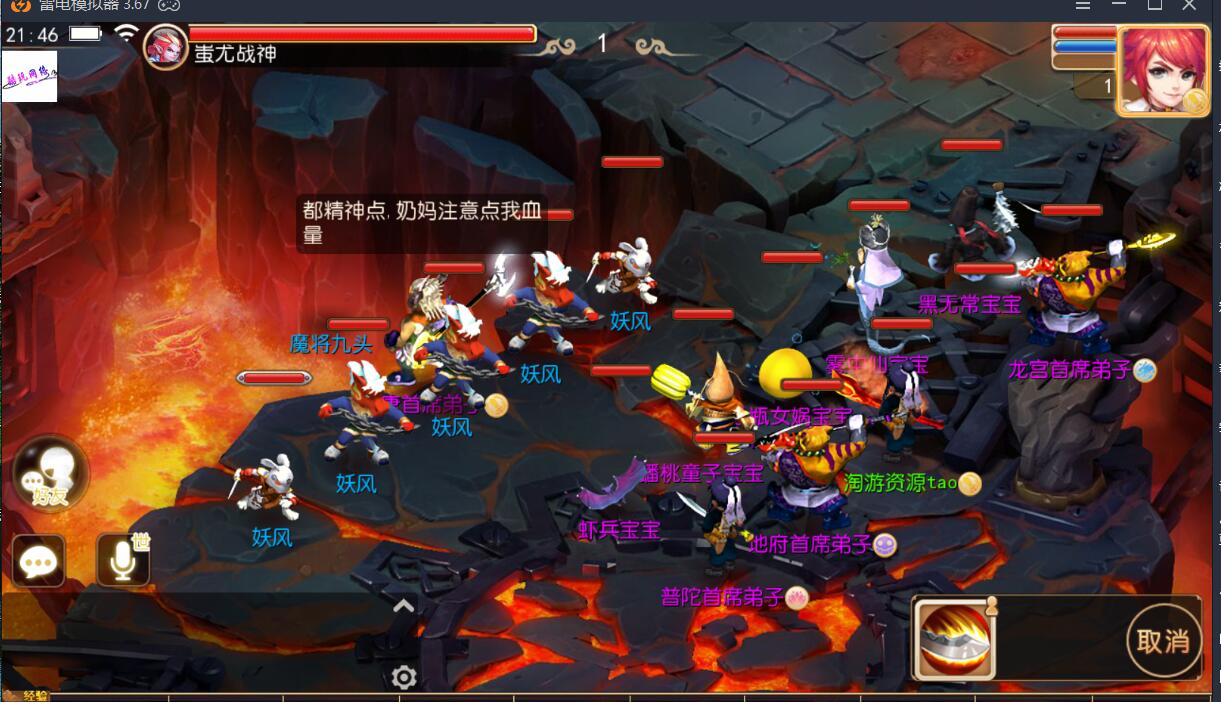Open the emulator hamburger menu
The width and height of the screenshot is (1221, 702).
(x=1084, y=5)
